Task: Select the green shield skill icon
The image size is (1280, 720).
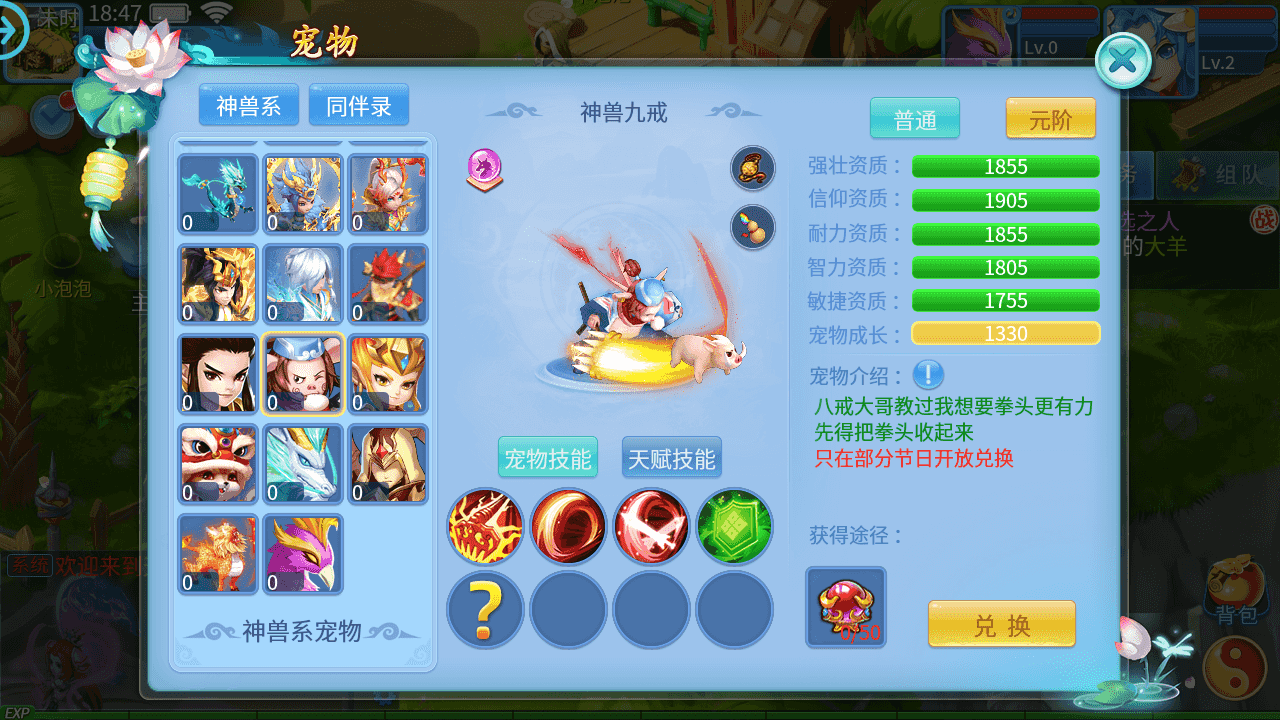Action: coord(733,525)
